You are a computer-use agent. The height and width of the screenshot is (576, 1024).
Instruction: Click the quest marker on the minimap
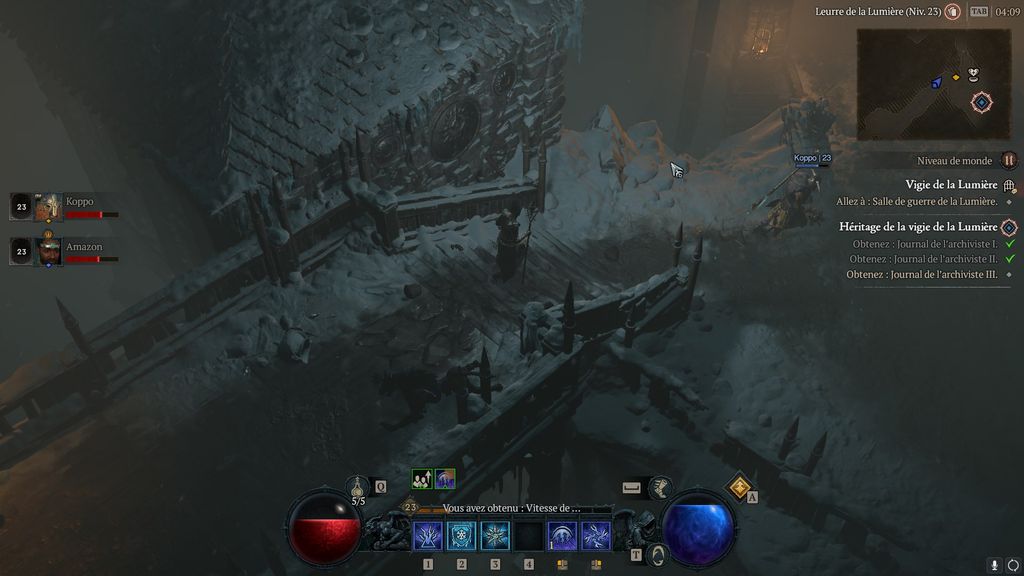[981, 102]
